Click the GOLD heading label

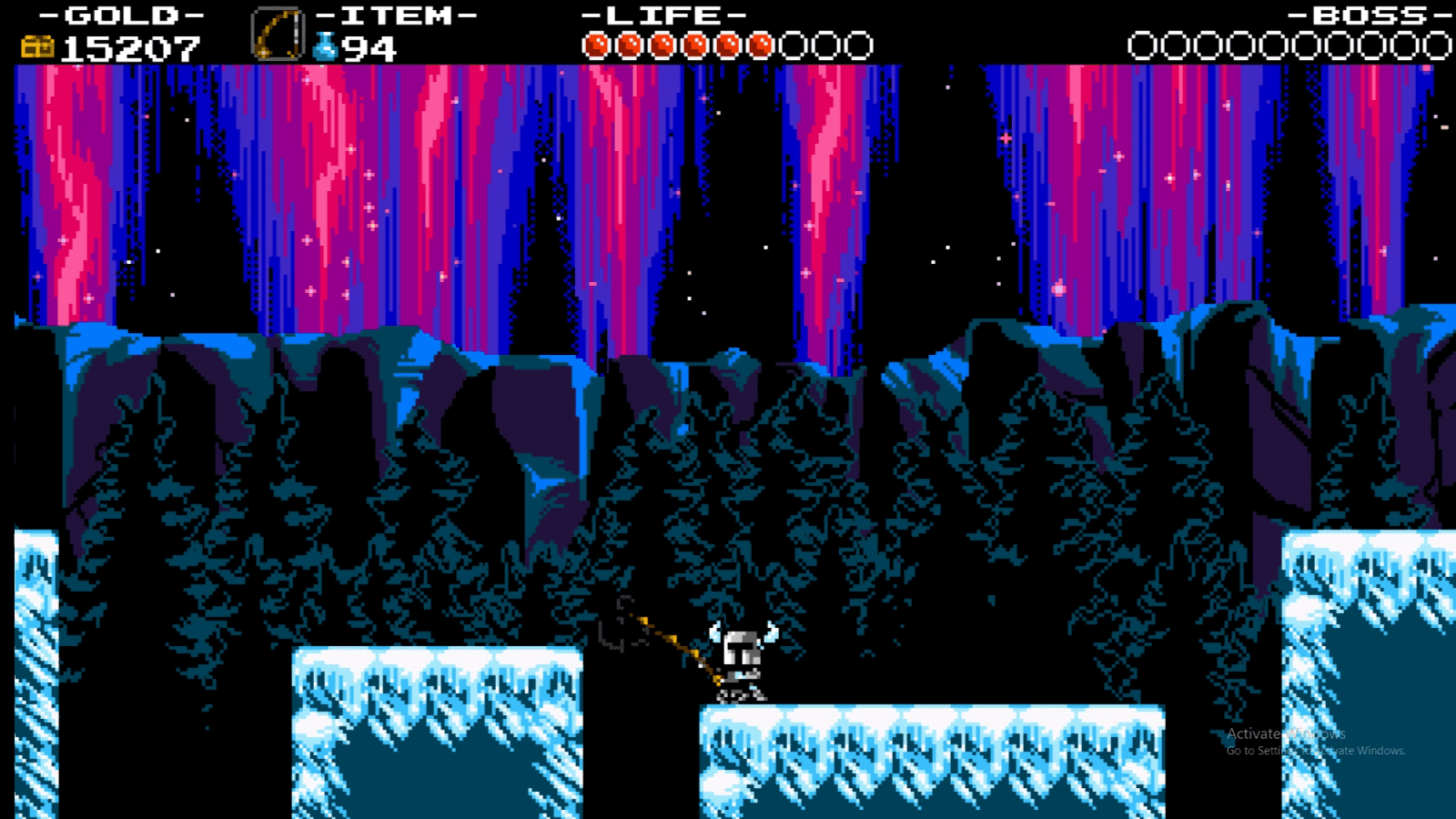[x=120, y=15]
